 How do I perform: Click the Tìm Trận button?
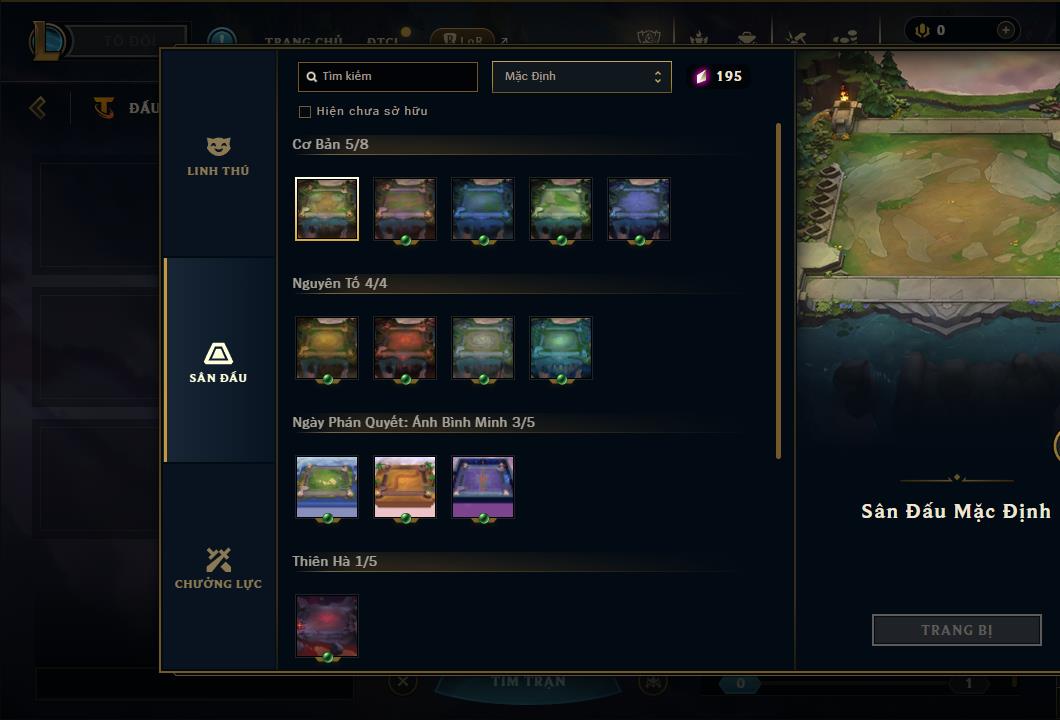(528, 682)
